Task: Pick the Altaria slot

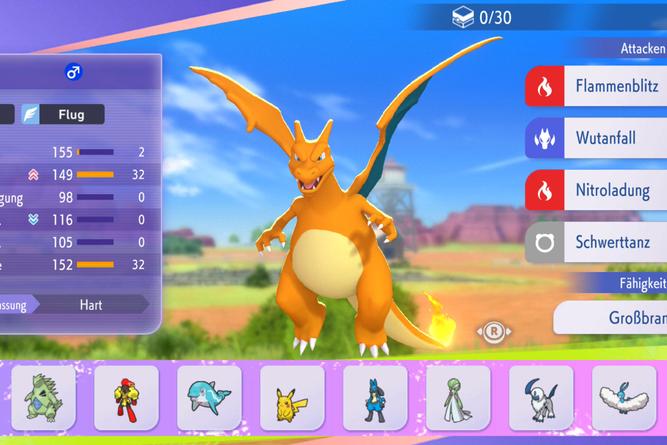Action: pos(624,398)
